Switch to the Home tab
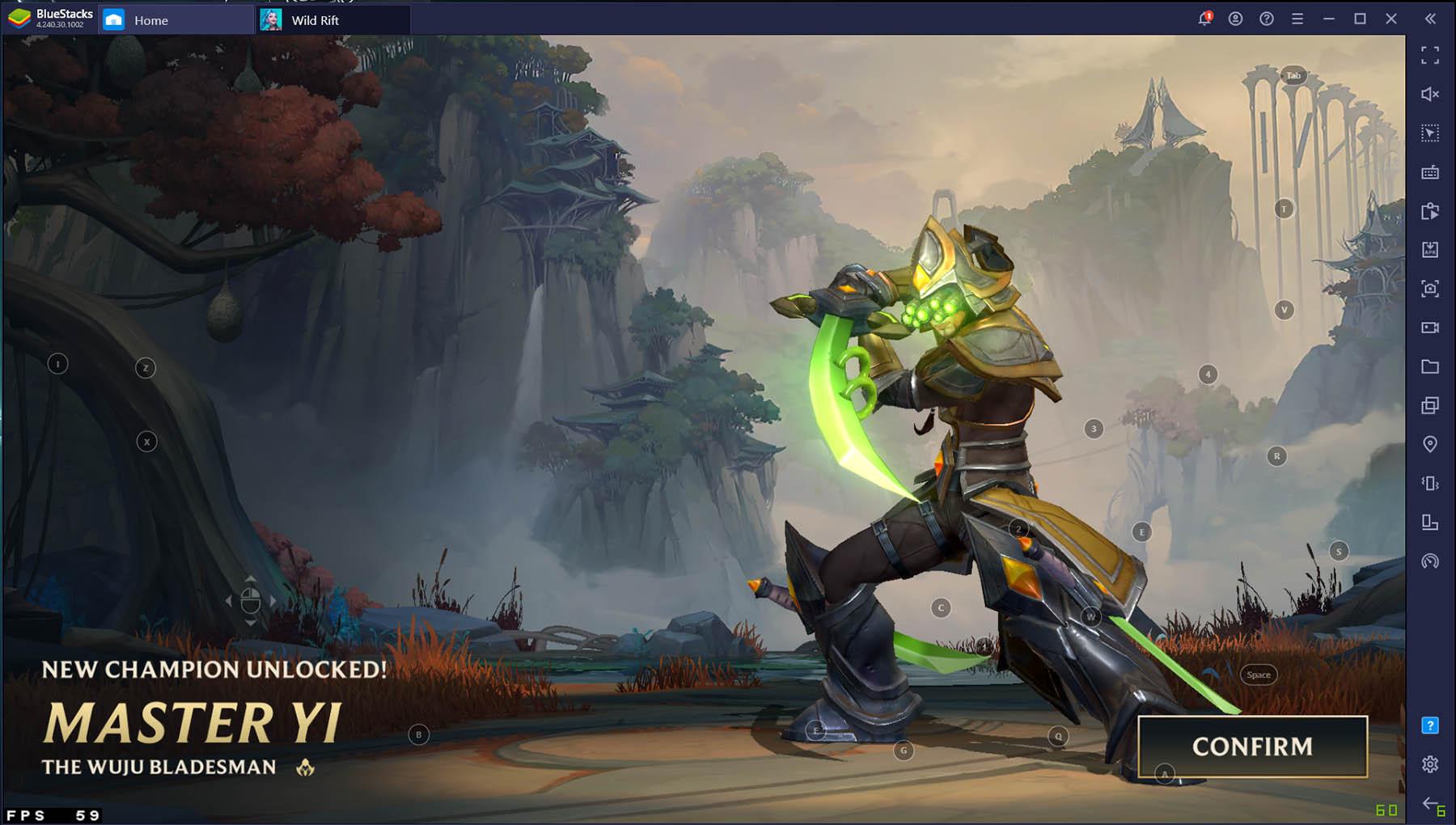 (x=150, y=20)
